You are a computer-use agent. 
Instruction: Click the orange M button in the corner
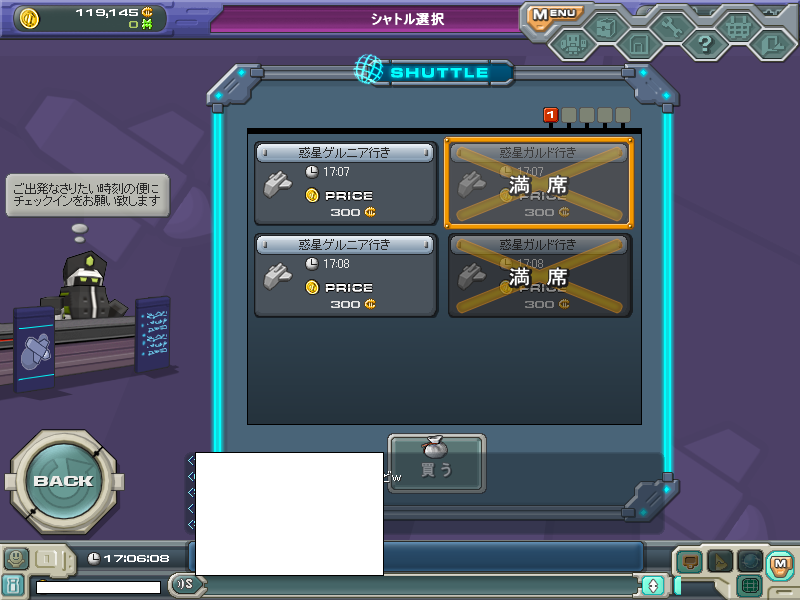(x=781, y=564)
